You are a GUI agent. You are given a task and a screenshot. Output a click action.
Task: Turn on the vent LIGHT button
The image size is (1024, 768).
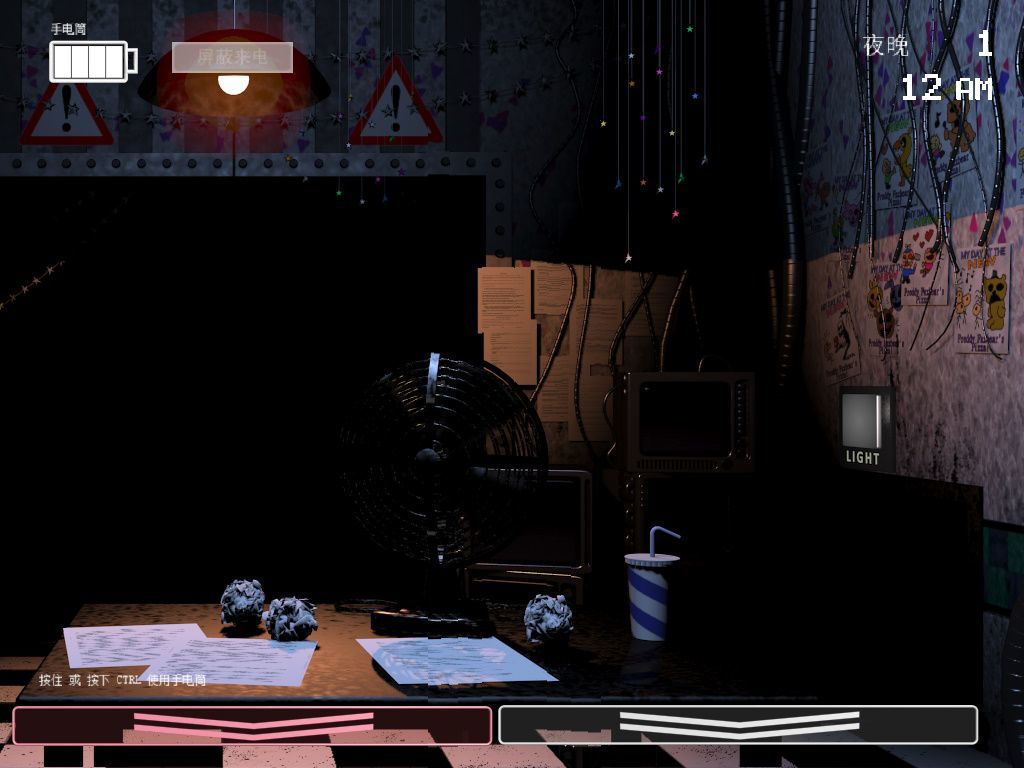tap(864, 425)
